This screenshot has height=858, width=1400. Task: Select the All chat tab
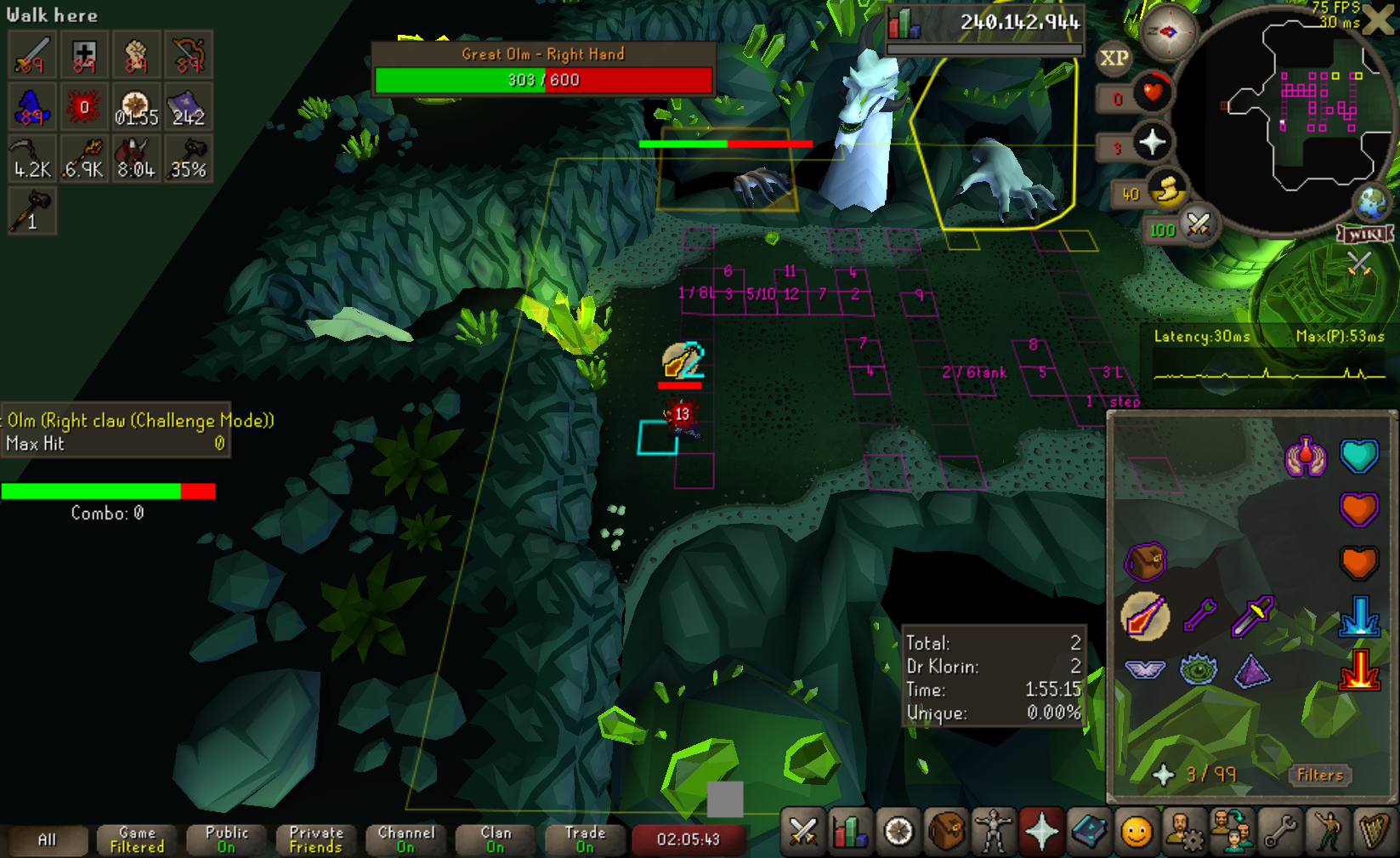click(x=47, y=840)
